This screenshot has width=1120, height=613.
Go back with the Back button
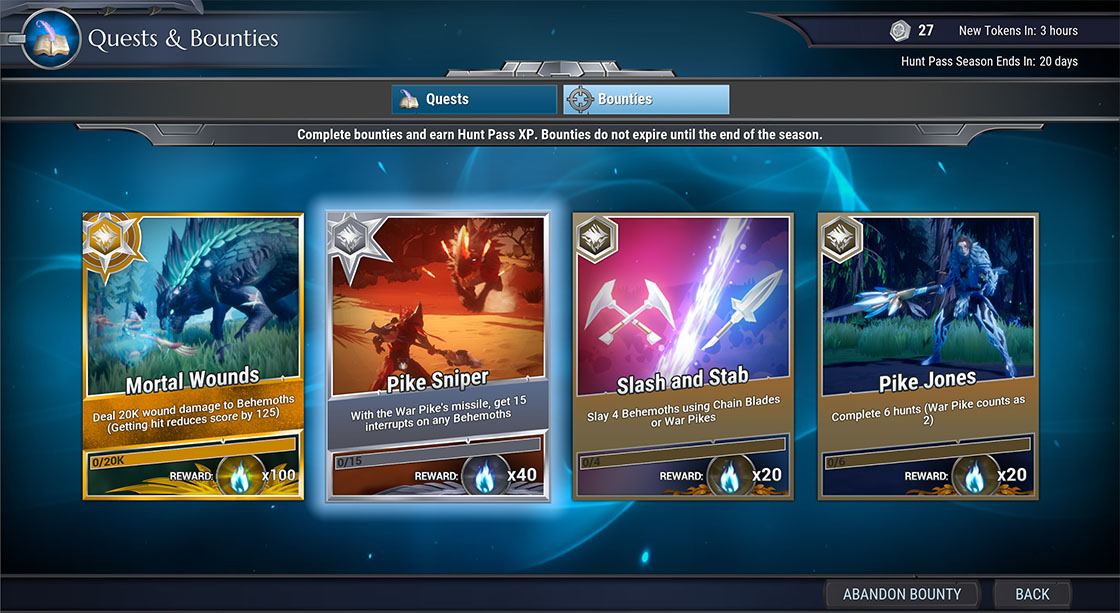(x=1032, y=594)
